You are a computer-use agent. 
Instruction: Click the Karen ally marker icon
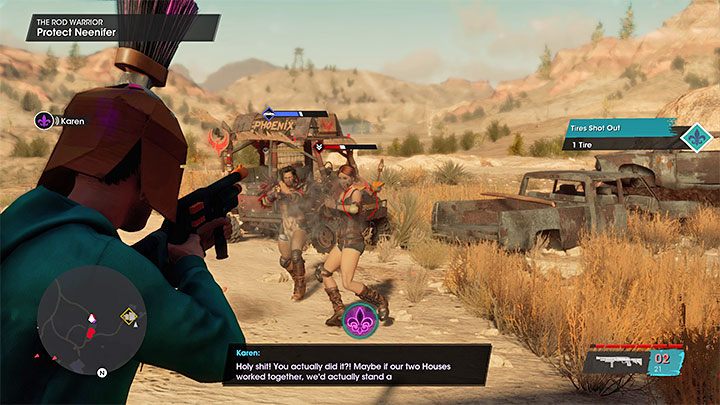[43, 121]
